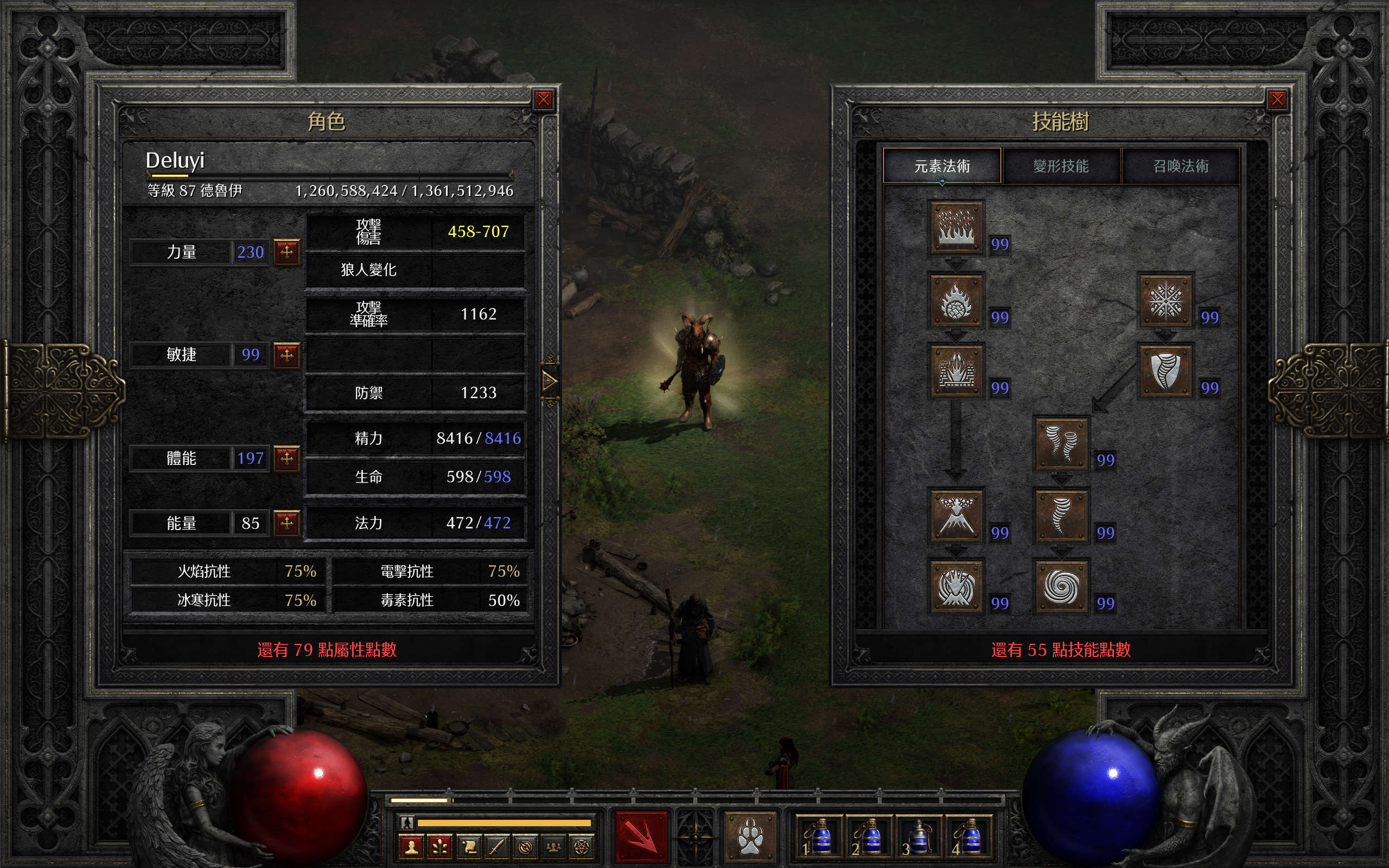Pick the Volcano skill icon

955,515
